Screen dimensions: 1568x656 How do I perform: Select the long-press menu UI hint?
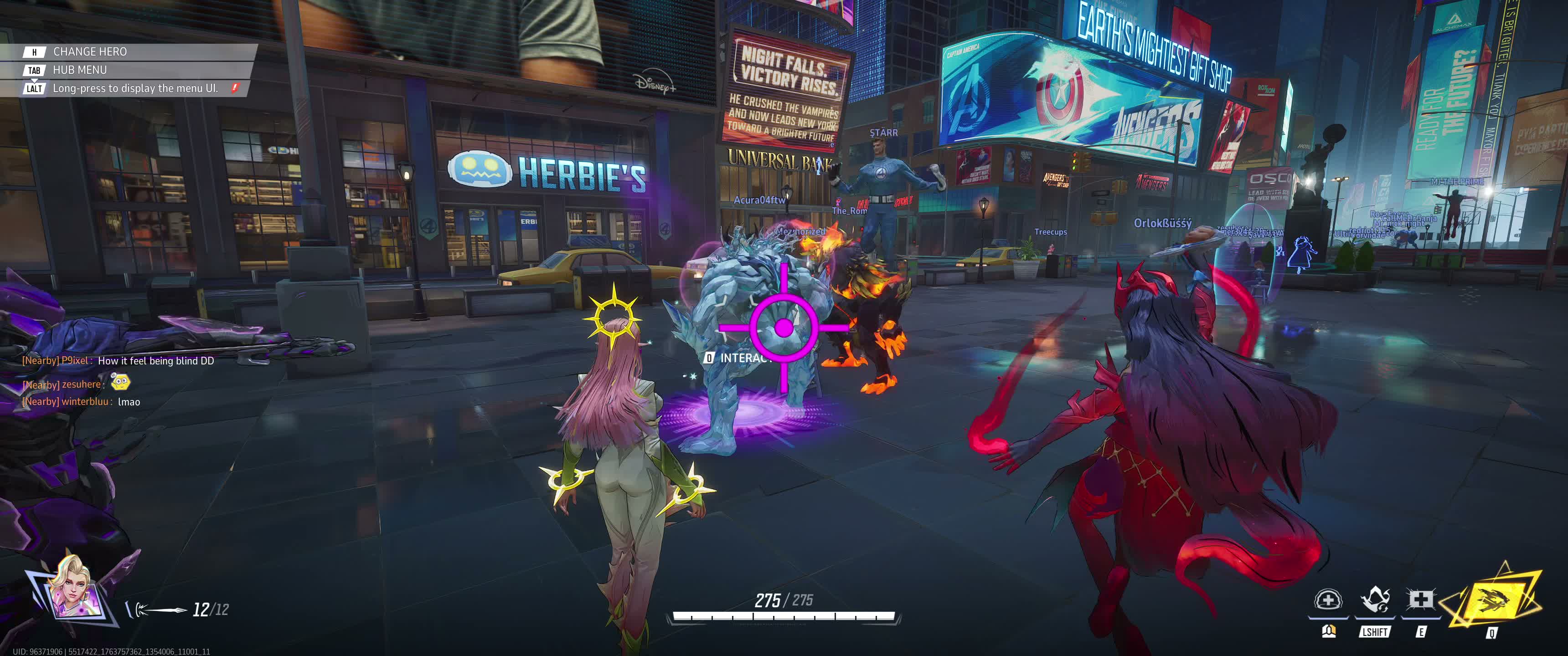pos(134,88)
